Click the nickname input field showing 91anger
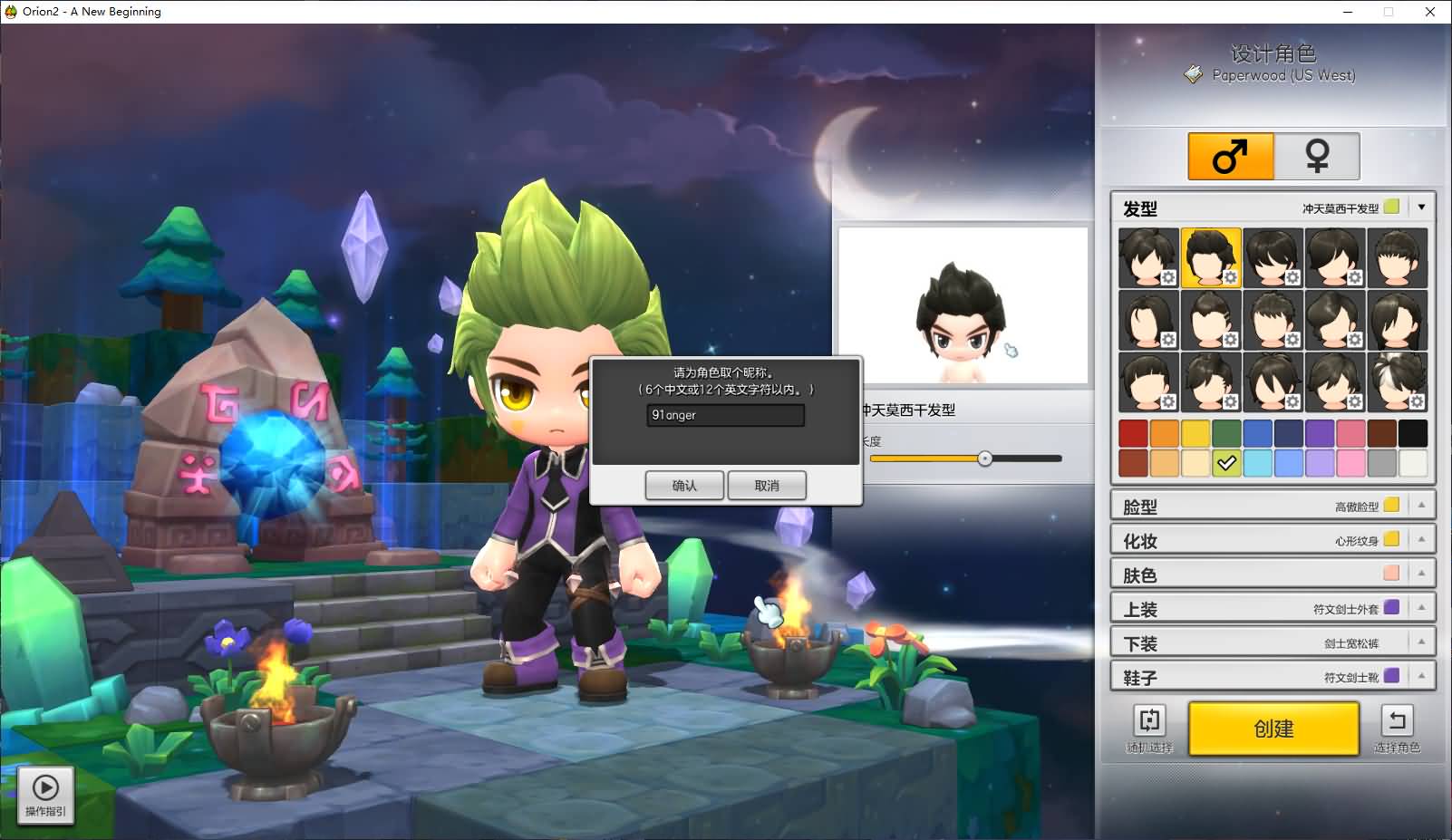The height and width of the screenshot is (840, 1452). [724, 415]
